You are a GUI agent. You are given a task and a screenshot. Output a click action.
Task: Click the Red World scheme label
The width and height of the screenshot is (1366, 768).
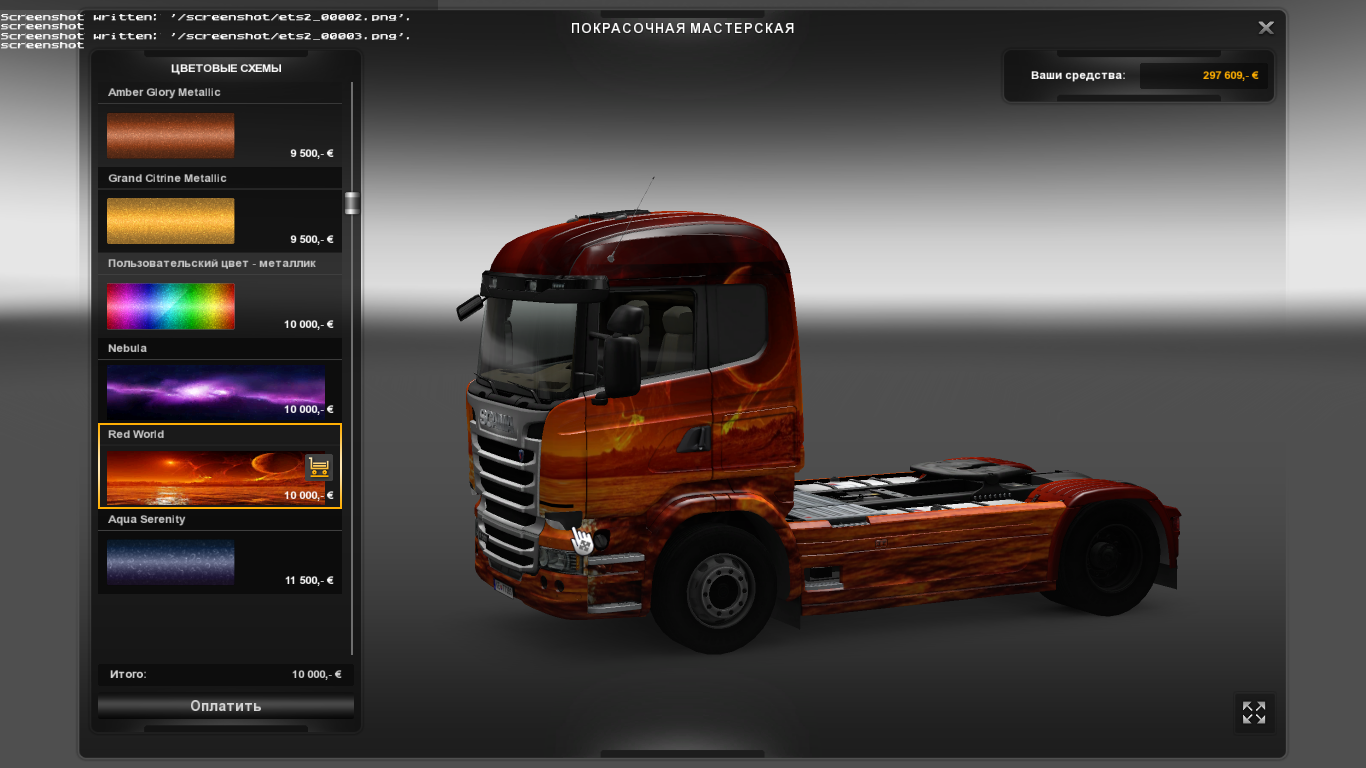tap(136, 434)
